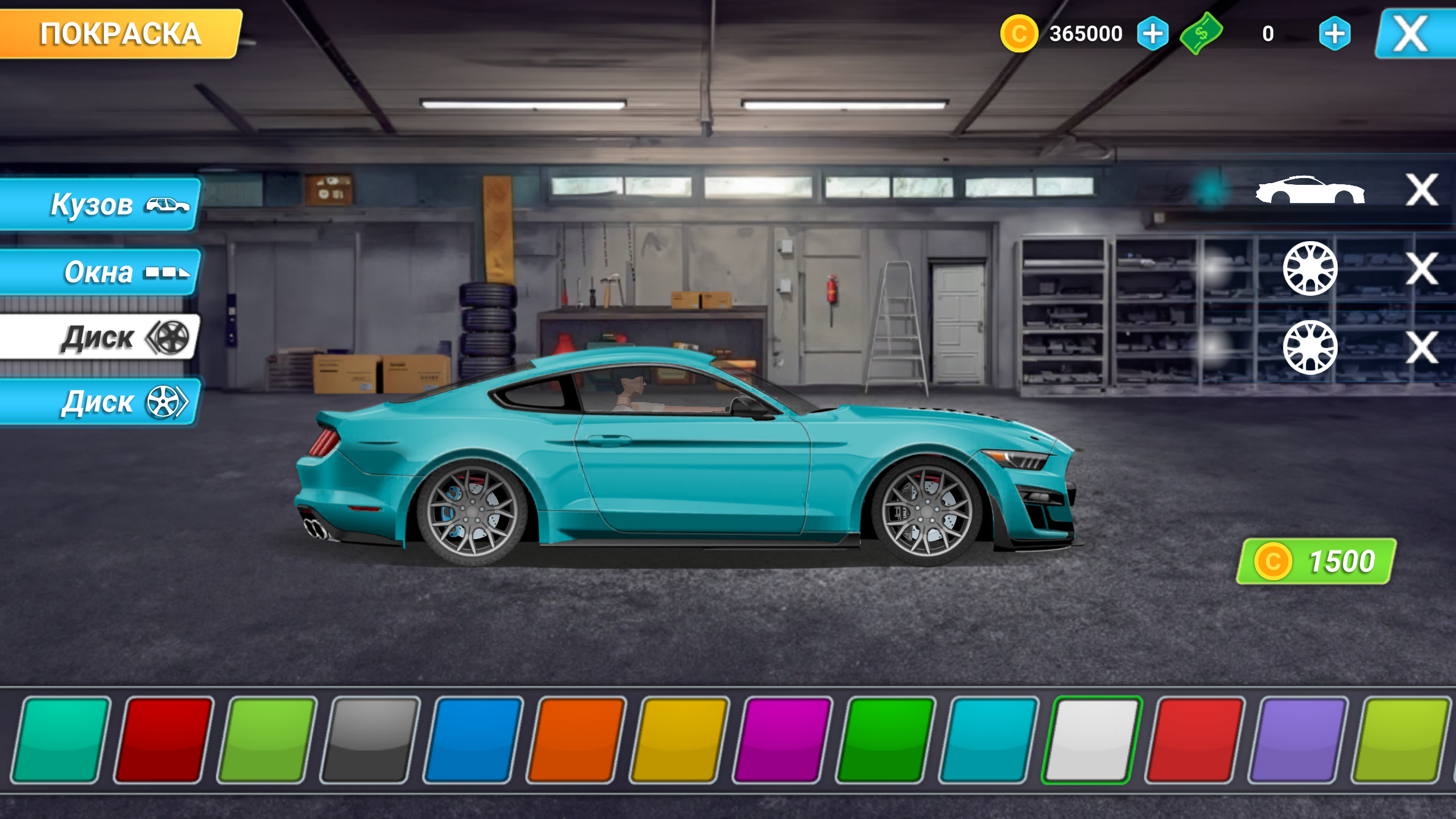Click the plus next to dollar balance
The height and width of the screenshot is (819, 1456).
[x=1335, y=34]
